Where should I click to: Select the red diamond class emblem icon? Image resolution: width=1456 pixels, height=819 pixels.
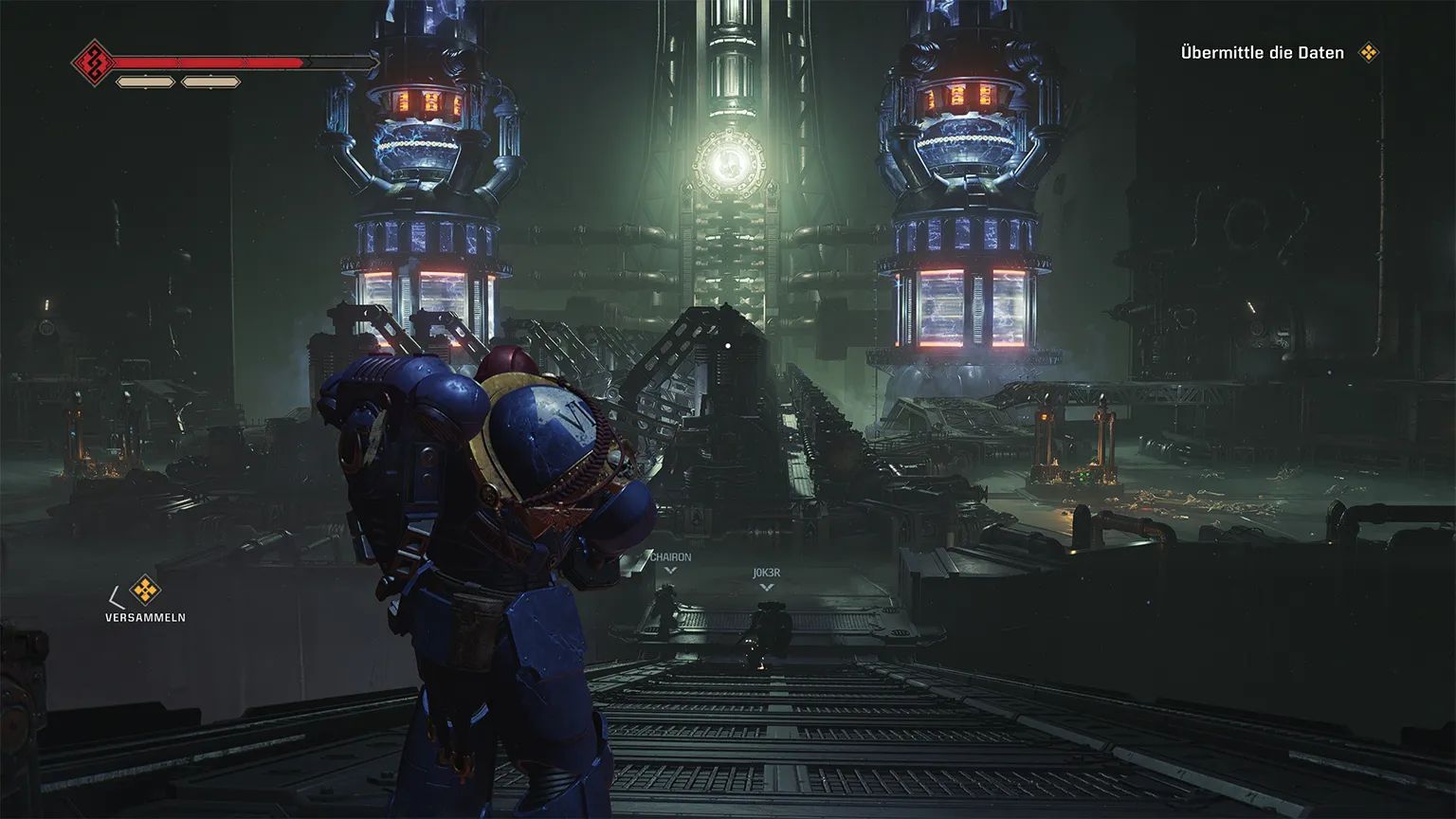[96, 64]
